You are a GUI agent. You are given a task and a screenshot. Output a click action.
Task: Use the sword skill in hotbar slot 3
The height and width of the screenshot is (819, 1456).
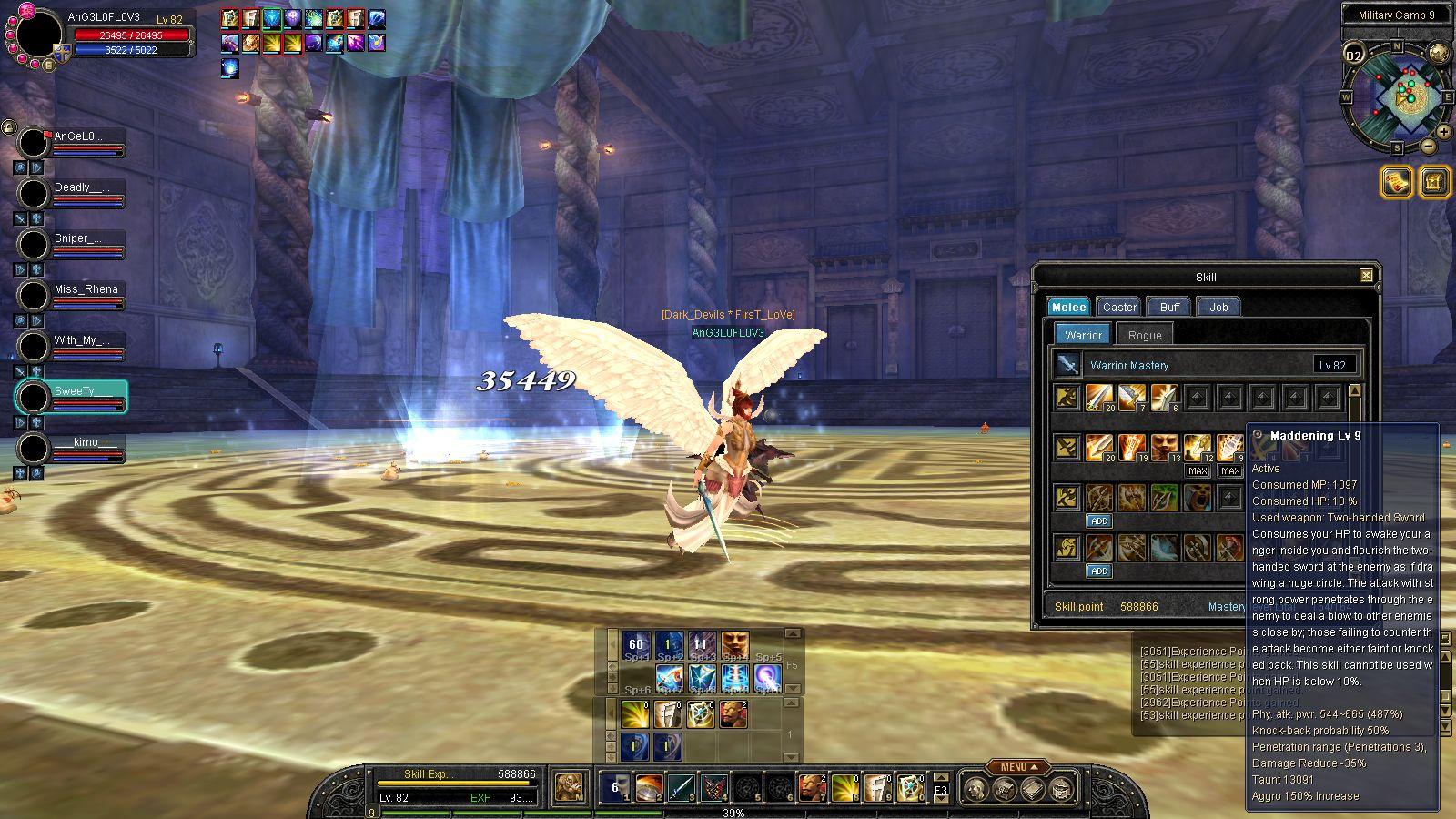pos(682,787)
